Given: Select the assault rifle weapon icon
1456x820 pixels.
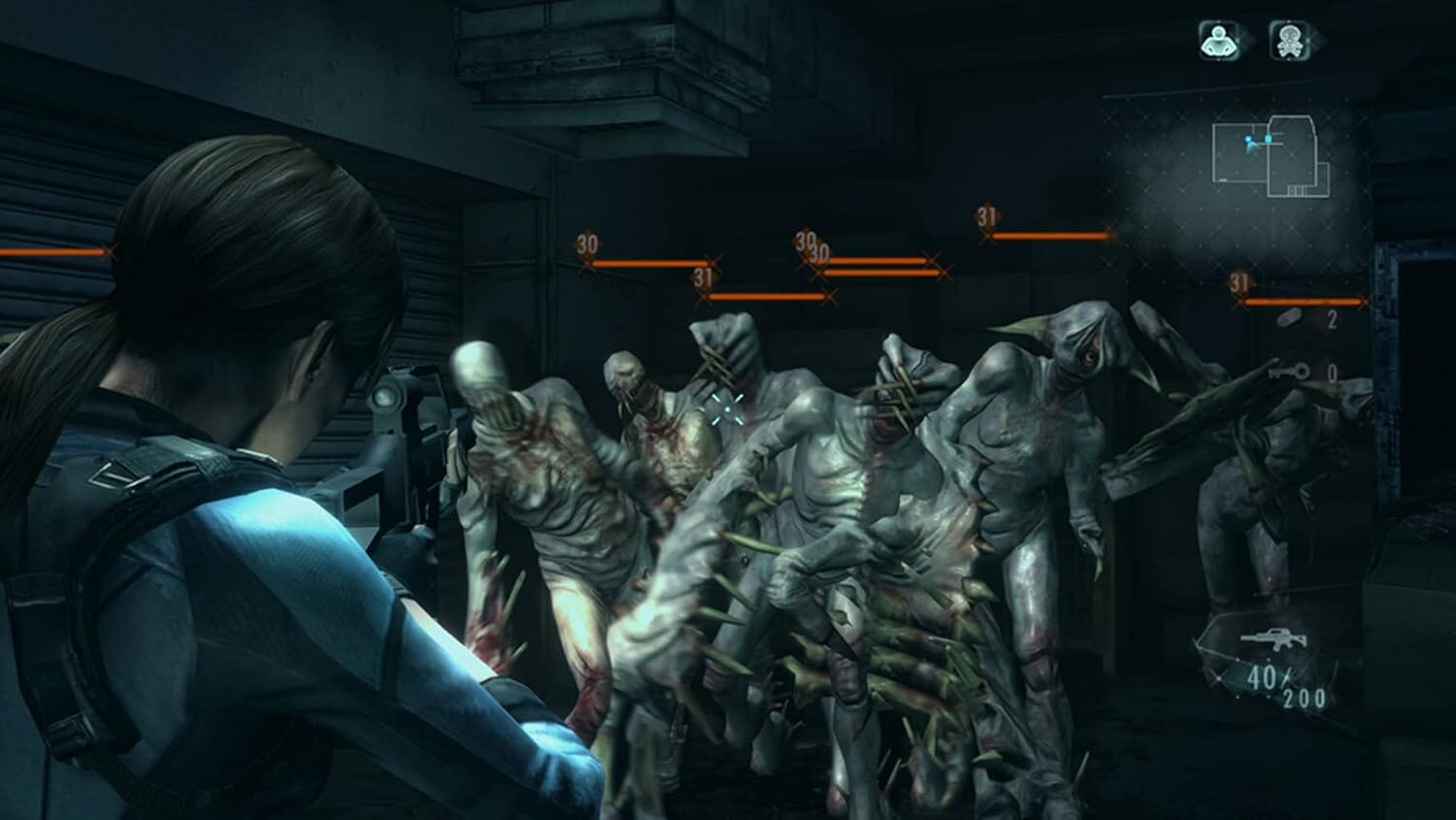Looking at the screenshot, I should tap(1274, 639).
